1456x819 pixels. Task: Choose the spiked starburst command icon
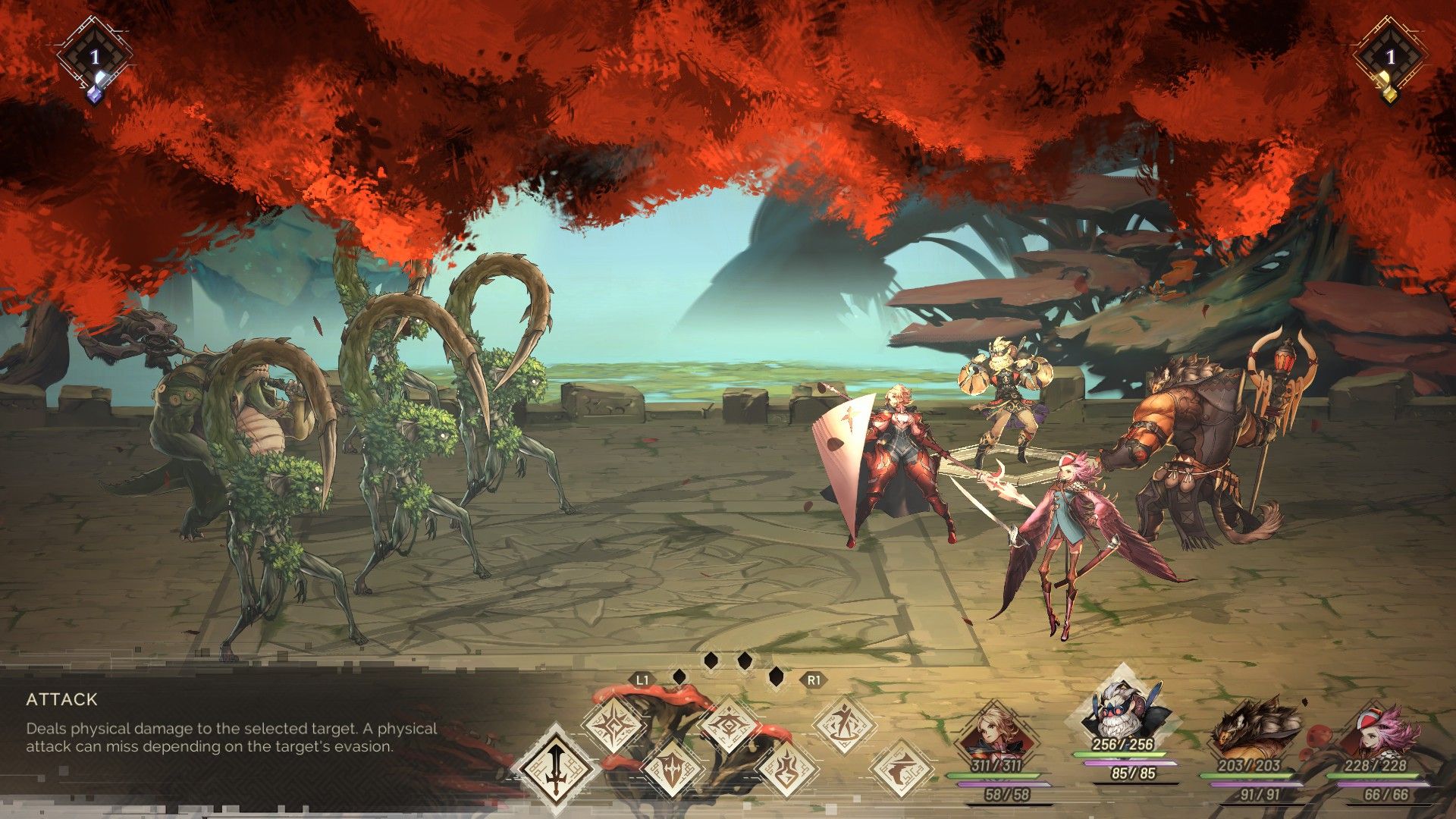coord(613,726)
